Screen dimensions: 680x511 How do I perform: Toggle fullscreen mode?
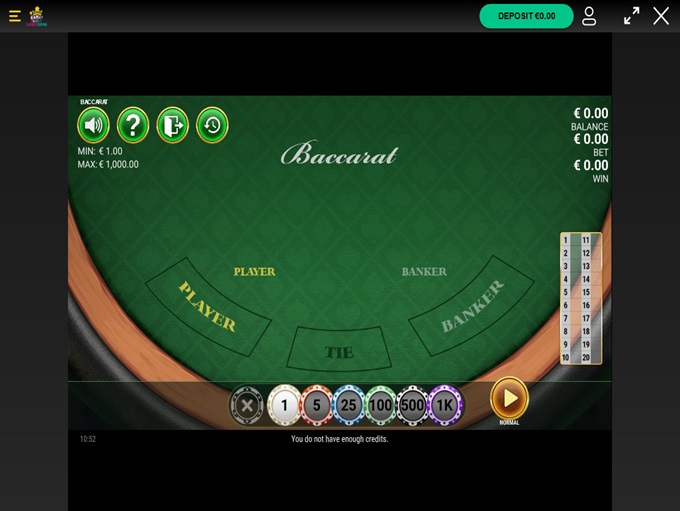click(631, 16)
